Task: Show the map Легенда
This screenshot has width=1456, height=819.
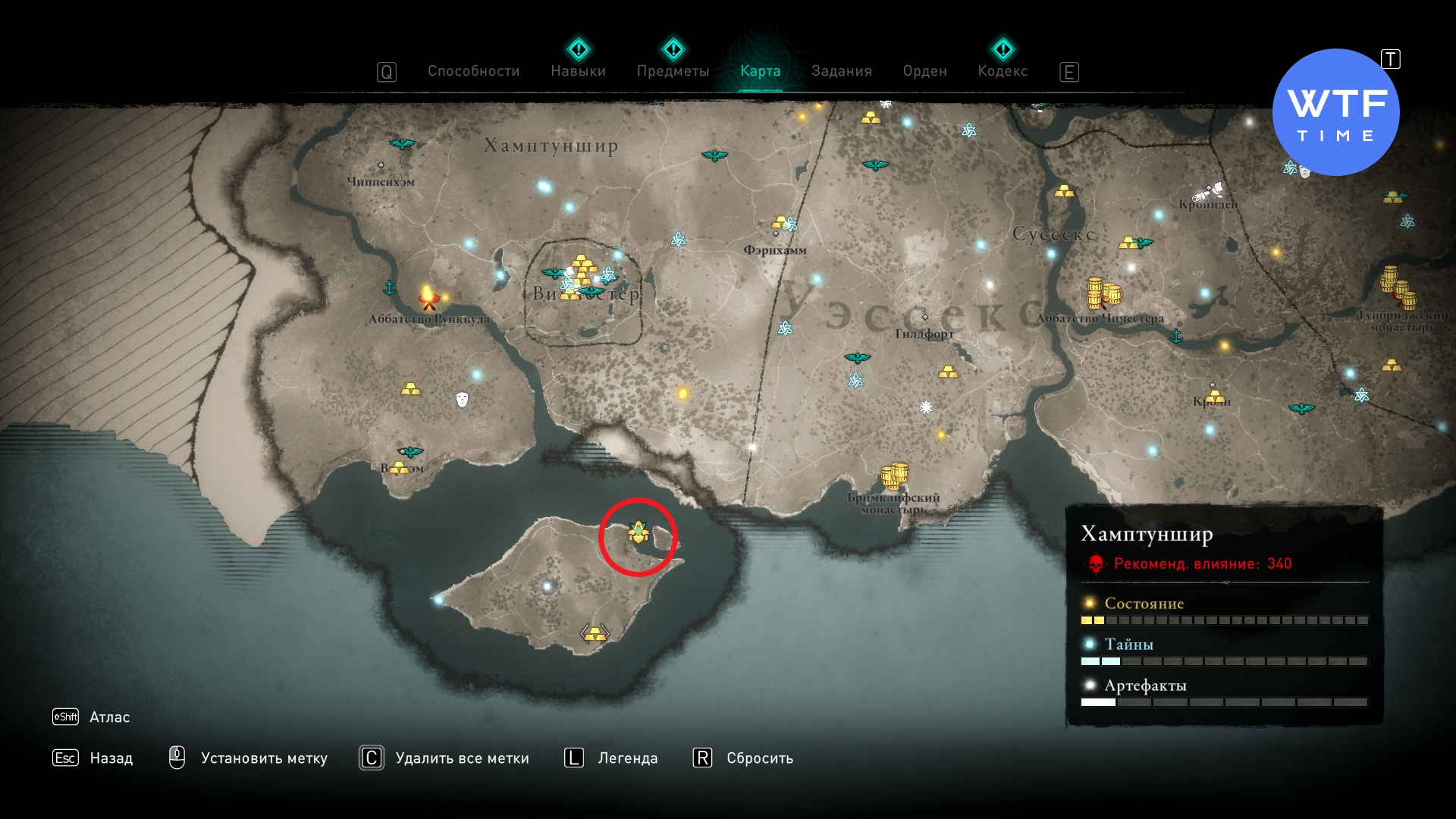Action: [627, 758]
